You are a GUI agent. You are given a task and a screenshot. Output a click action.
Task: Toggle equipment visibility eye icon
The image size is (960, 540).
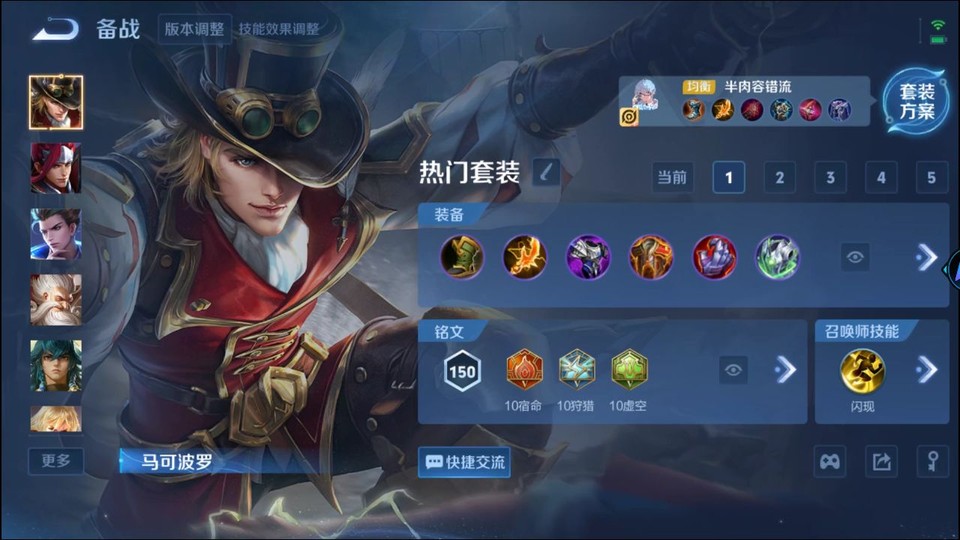tap(855, 257)
